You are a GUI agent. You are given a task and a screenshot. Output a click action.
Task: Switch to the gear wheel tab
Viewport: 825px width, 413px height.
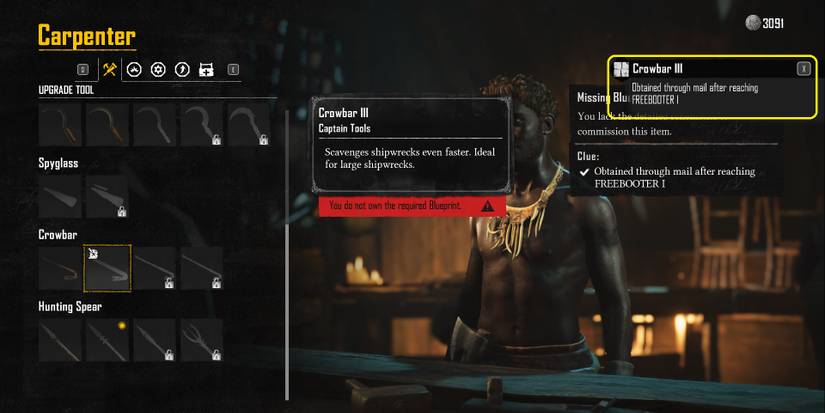point(158,70)
